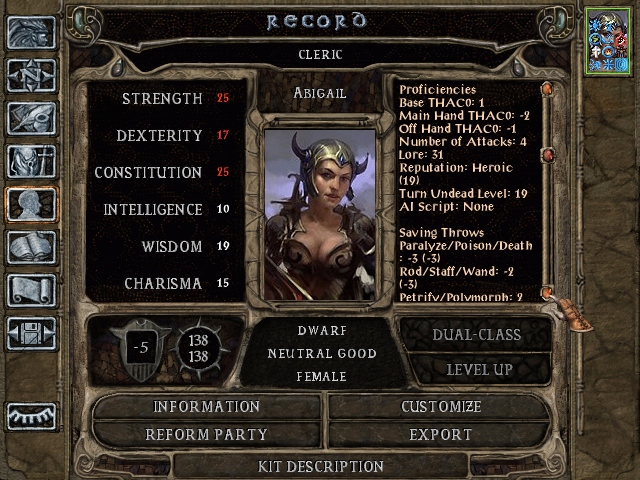This screenshot has width=640, height=480.
Task: Open the priest scroll icon
Action: 31,290
